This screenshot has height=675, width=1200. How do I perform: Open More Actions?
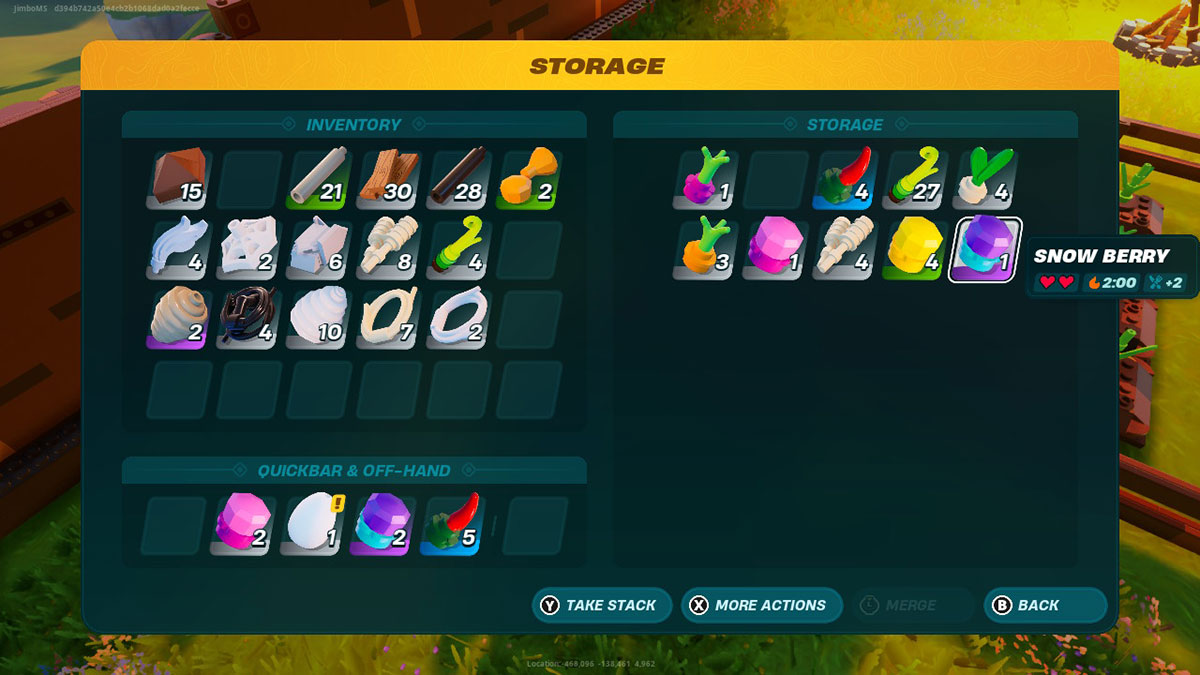(761, 605)
